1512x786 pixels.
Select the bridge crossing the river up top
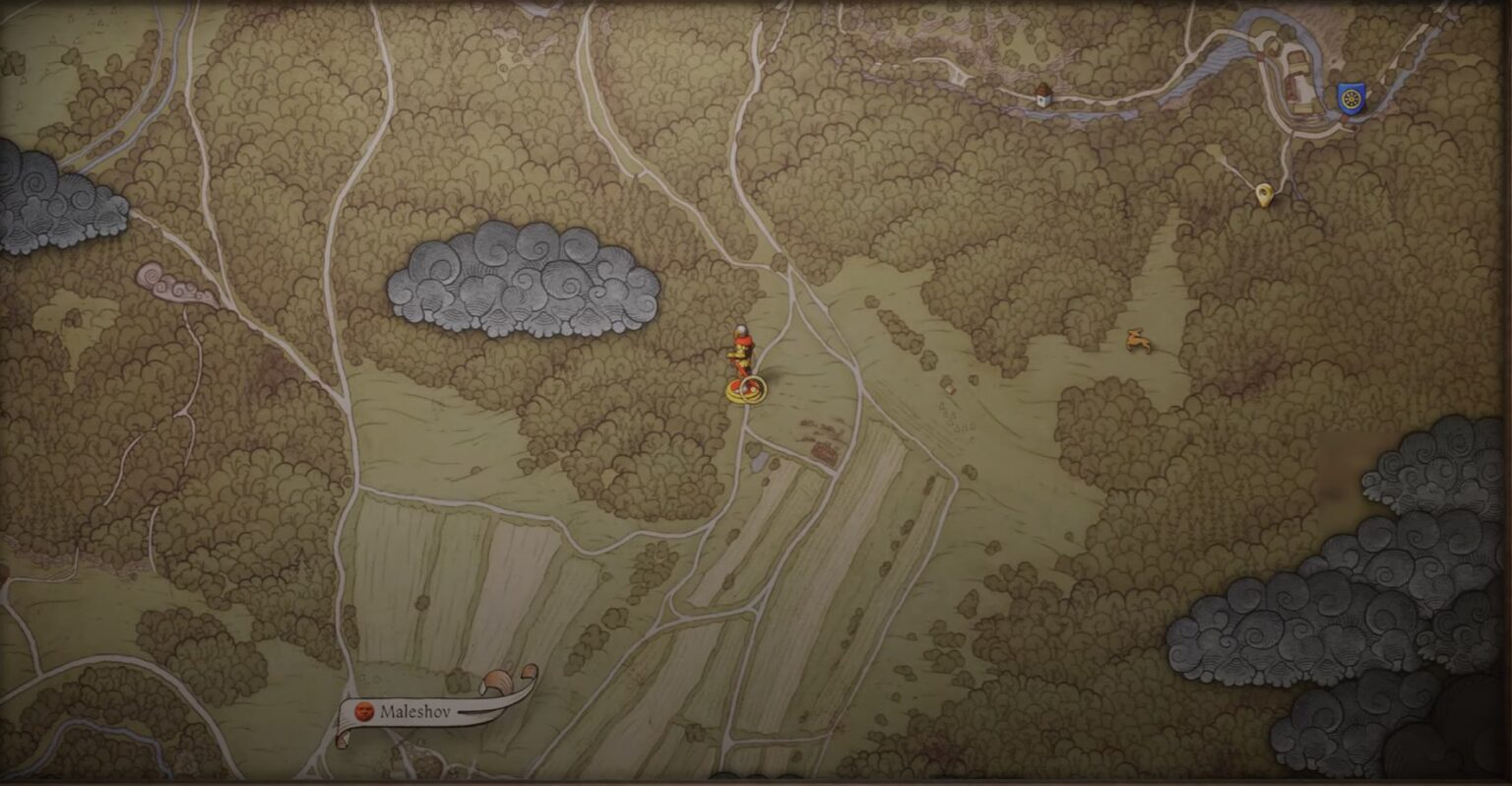1260,57
